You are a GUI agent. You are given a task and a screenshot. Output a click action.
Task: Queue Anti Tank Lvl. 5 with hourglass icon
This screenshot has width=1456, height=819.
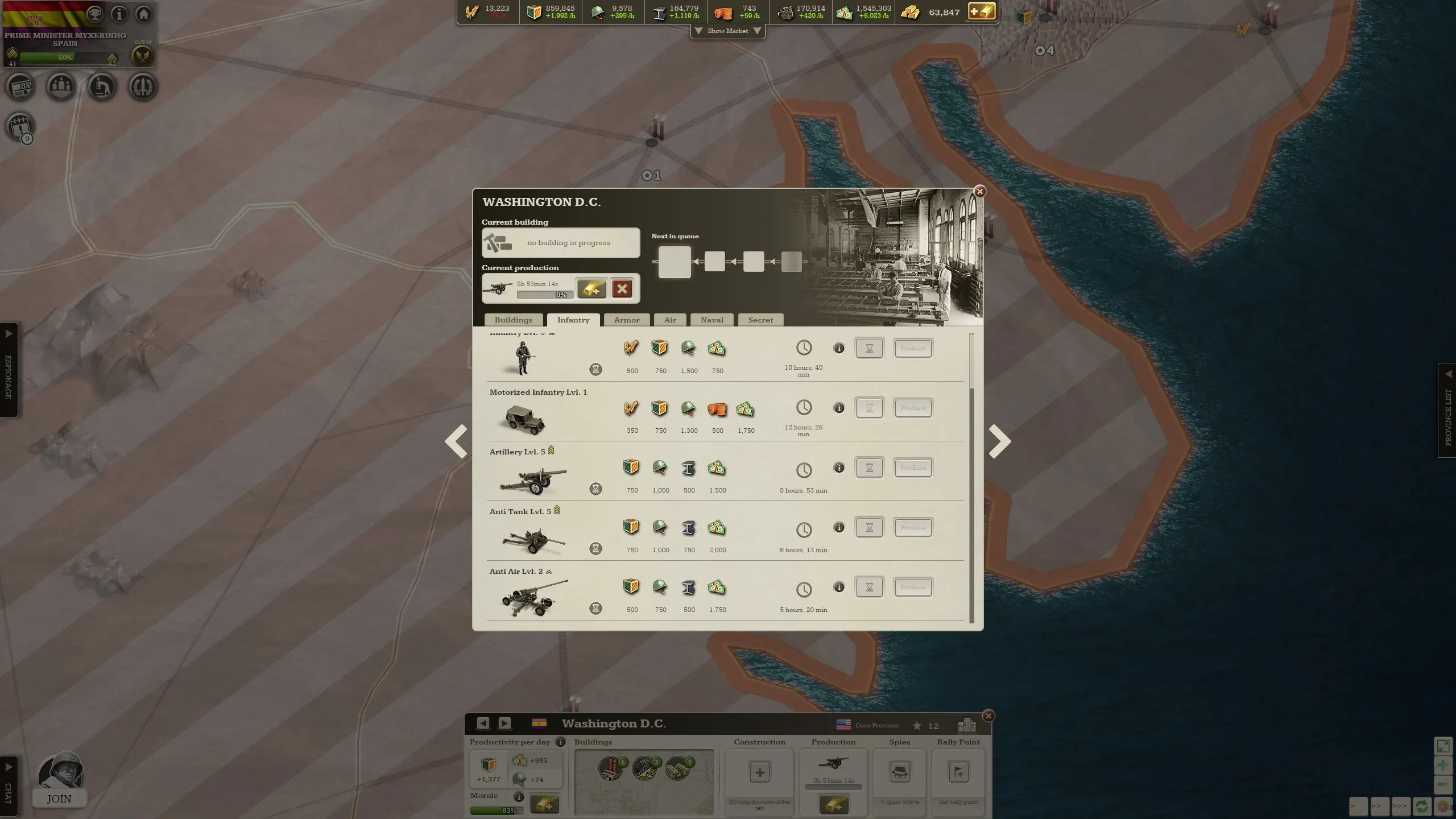(x=870, y=527)
